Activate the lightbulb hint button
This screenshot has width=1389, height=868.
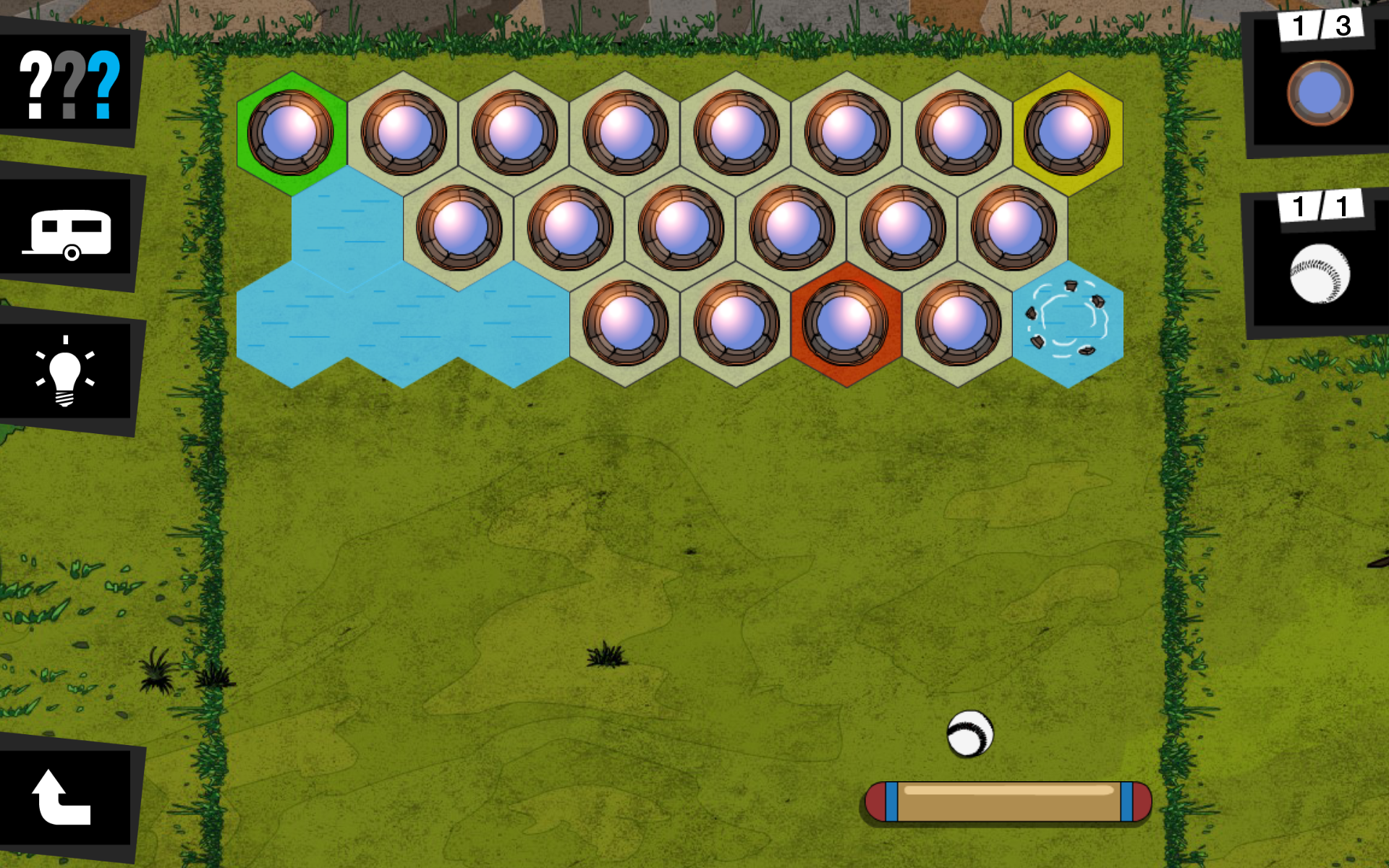tap(65, 370)
